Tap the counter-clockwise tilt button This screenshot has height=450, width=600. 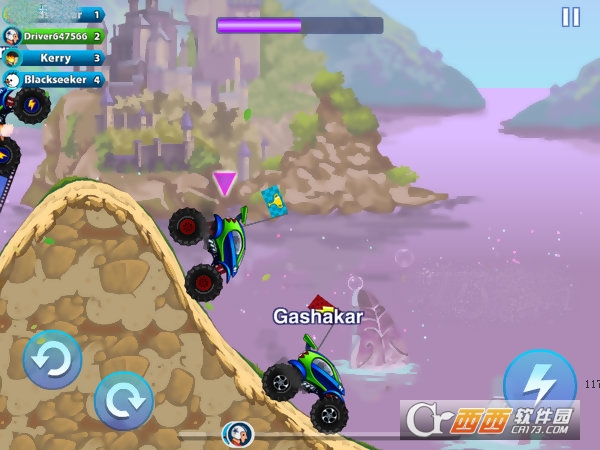click(x=52, y=360)
